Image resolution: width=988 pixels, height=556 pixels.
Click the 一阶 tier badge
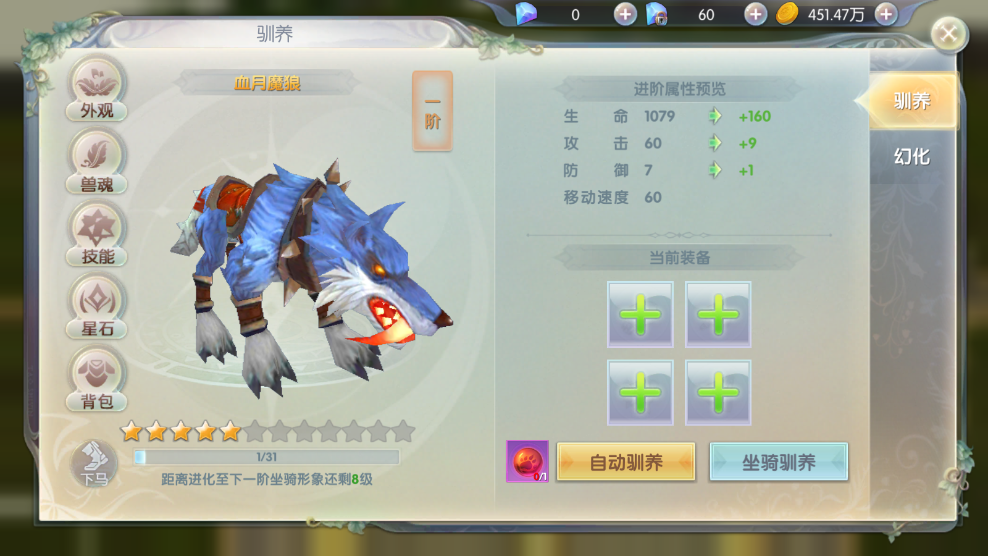coord(432,111)
